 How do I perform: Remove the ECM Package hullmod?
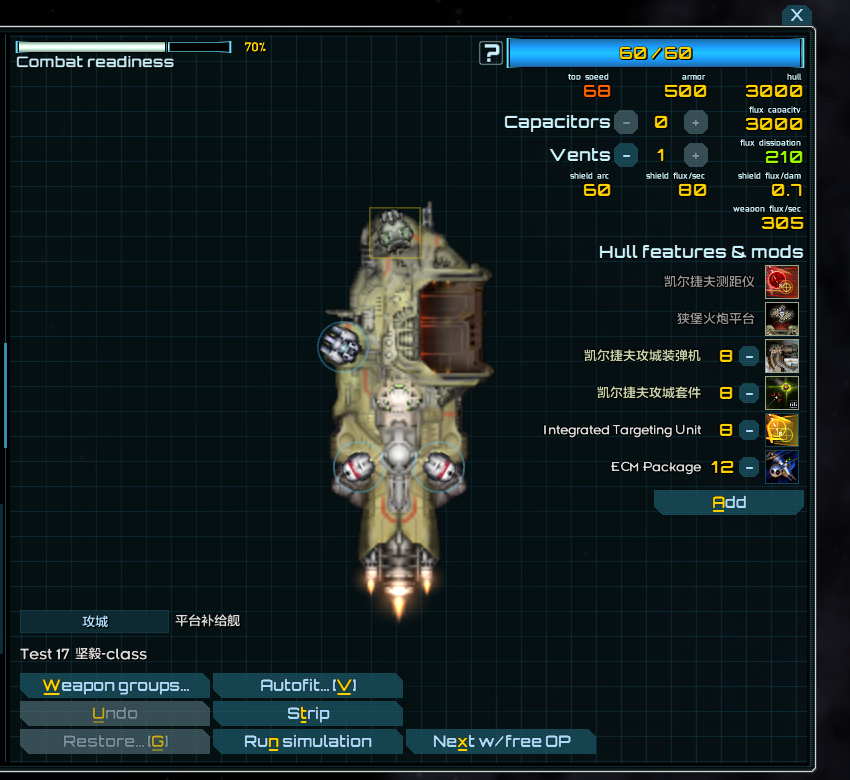[749, 467]
